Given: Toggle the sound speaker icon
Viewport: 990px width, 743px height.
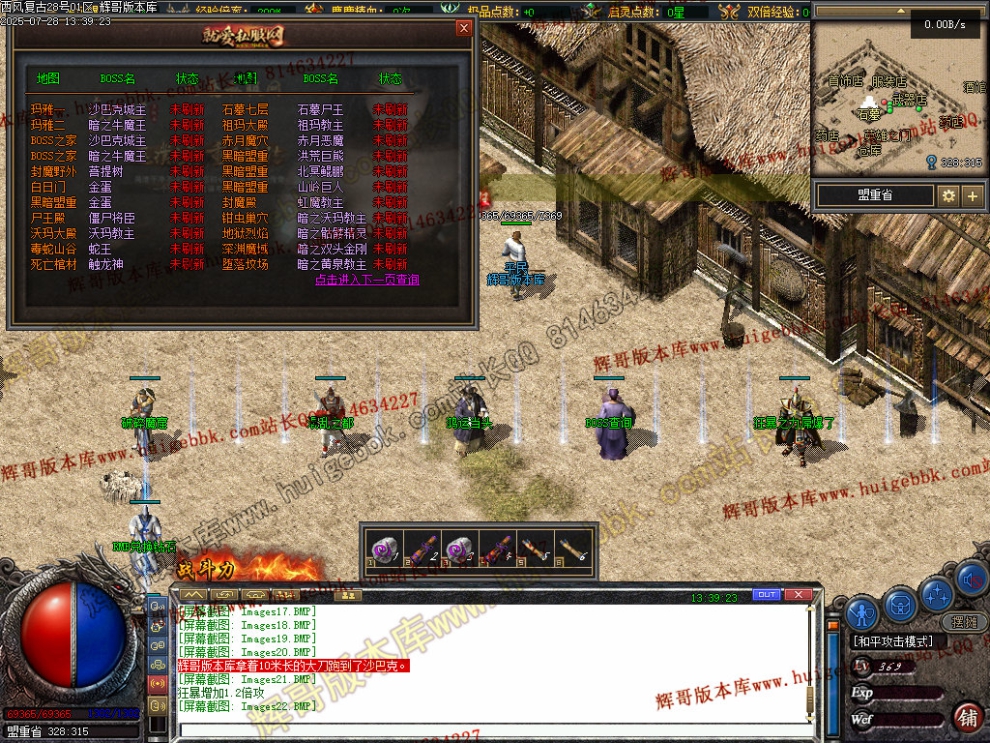Looking at the screenshot, I should click(x=970, y=578).
